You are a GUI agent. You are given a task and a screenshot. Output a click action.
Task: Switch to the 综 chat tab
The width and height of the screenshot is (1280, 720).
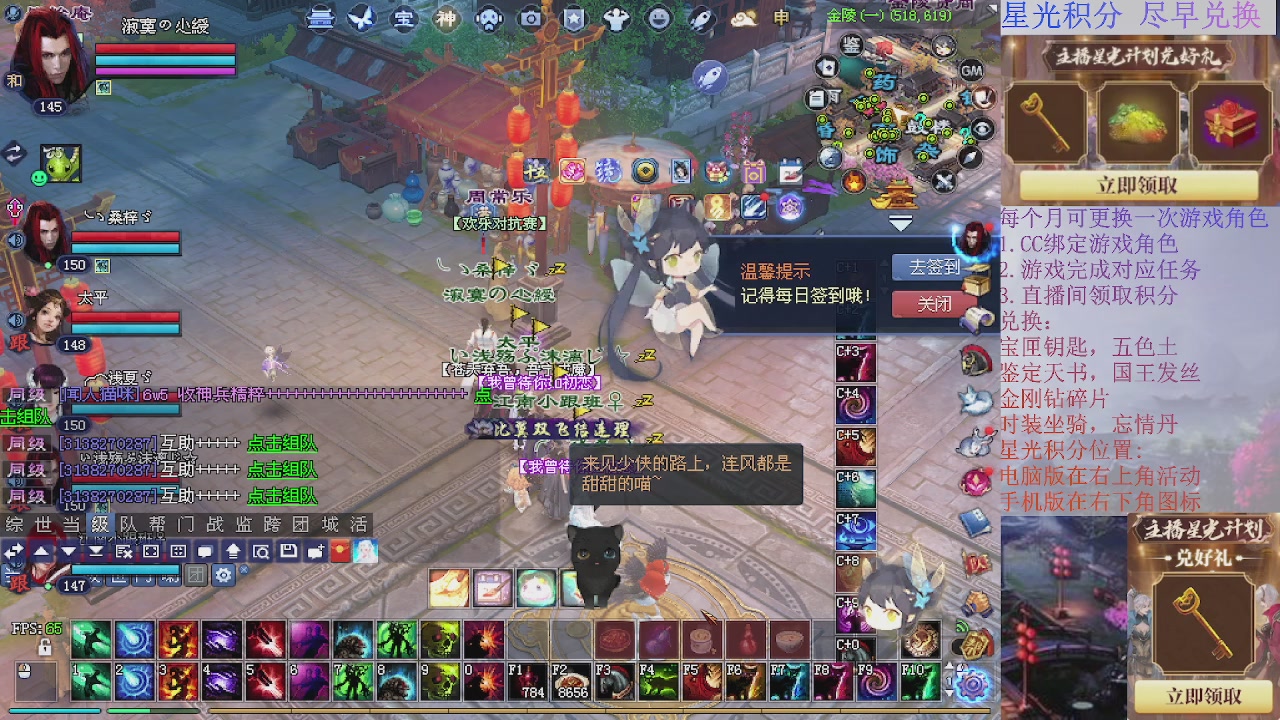tap(12, 527)
